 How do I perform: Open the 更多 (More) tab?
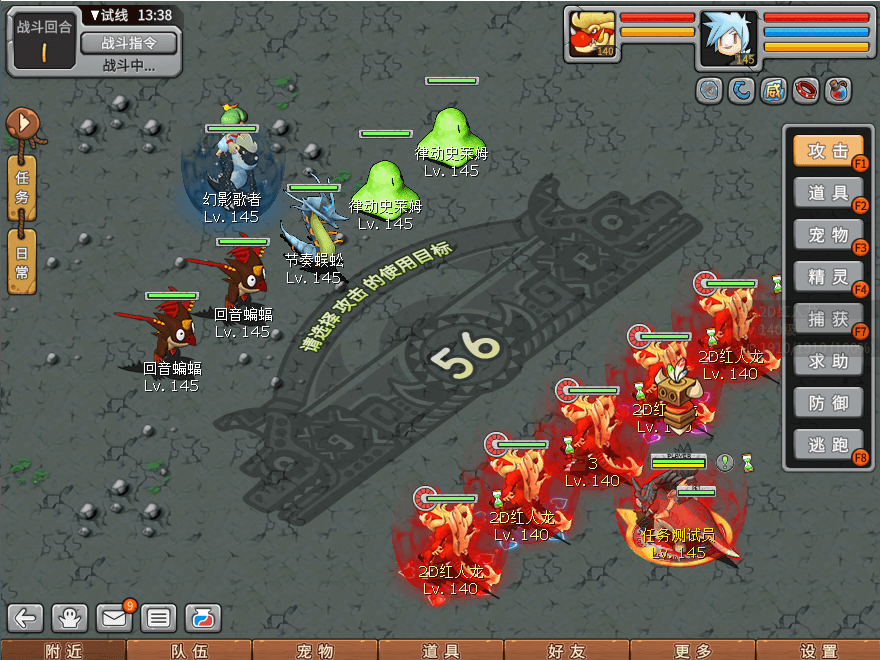click(693, 651)
